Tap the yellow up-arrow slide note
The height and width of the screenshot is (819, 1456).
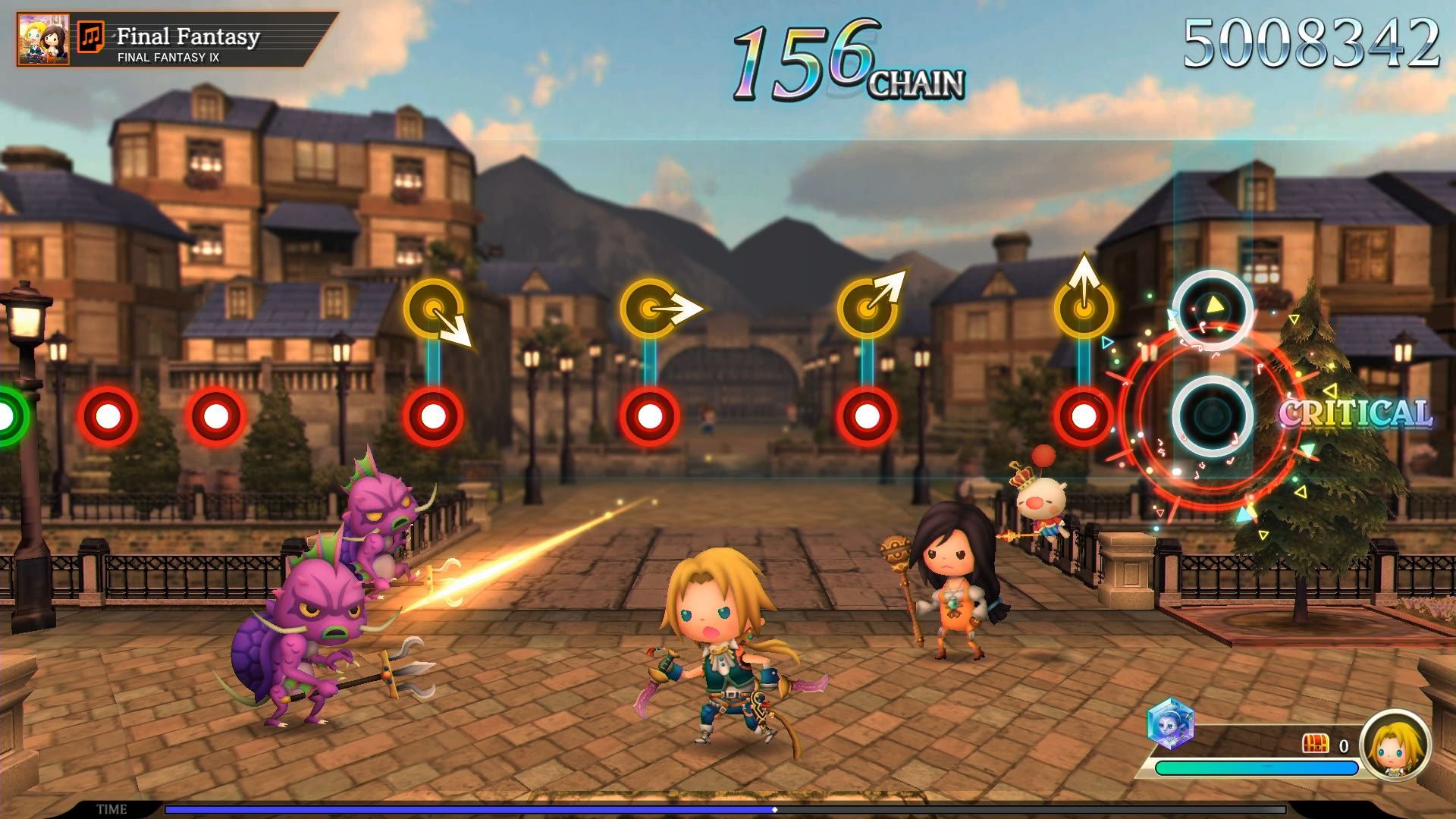coord(1084,307)
